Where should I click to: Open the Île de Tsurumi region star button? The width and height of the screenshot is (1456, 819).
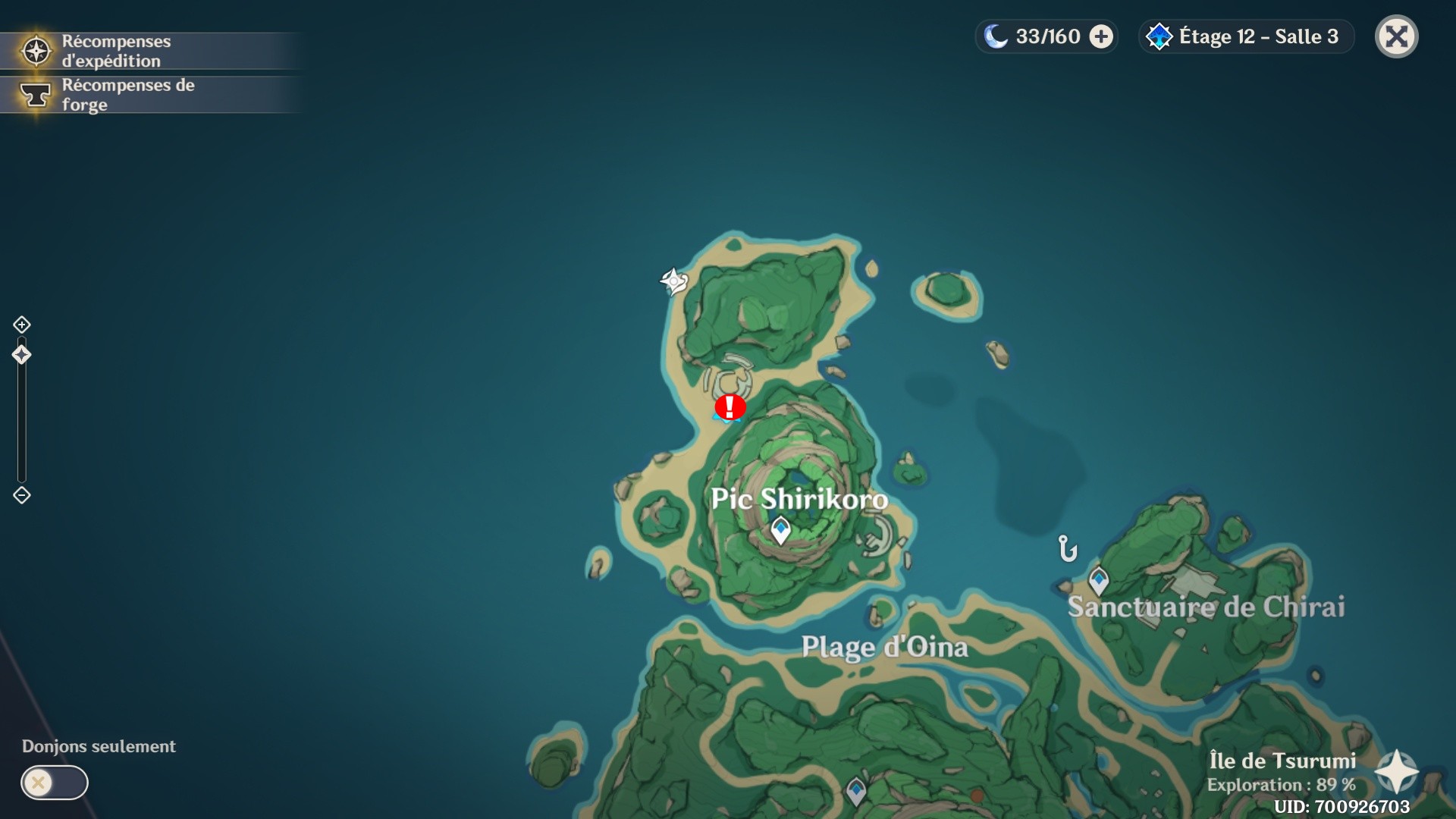pos(1396,772)
